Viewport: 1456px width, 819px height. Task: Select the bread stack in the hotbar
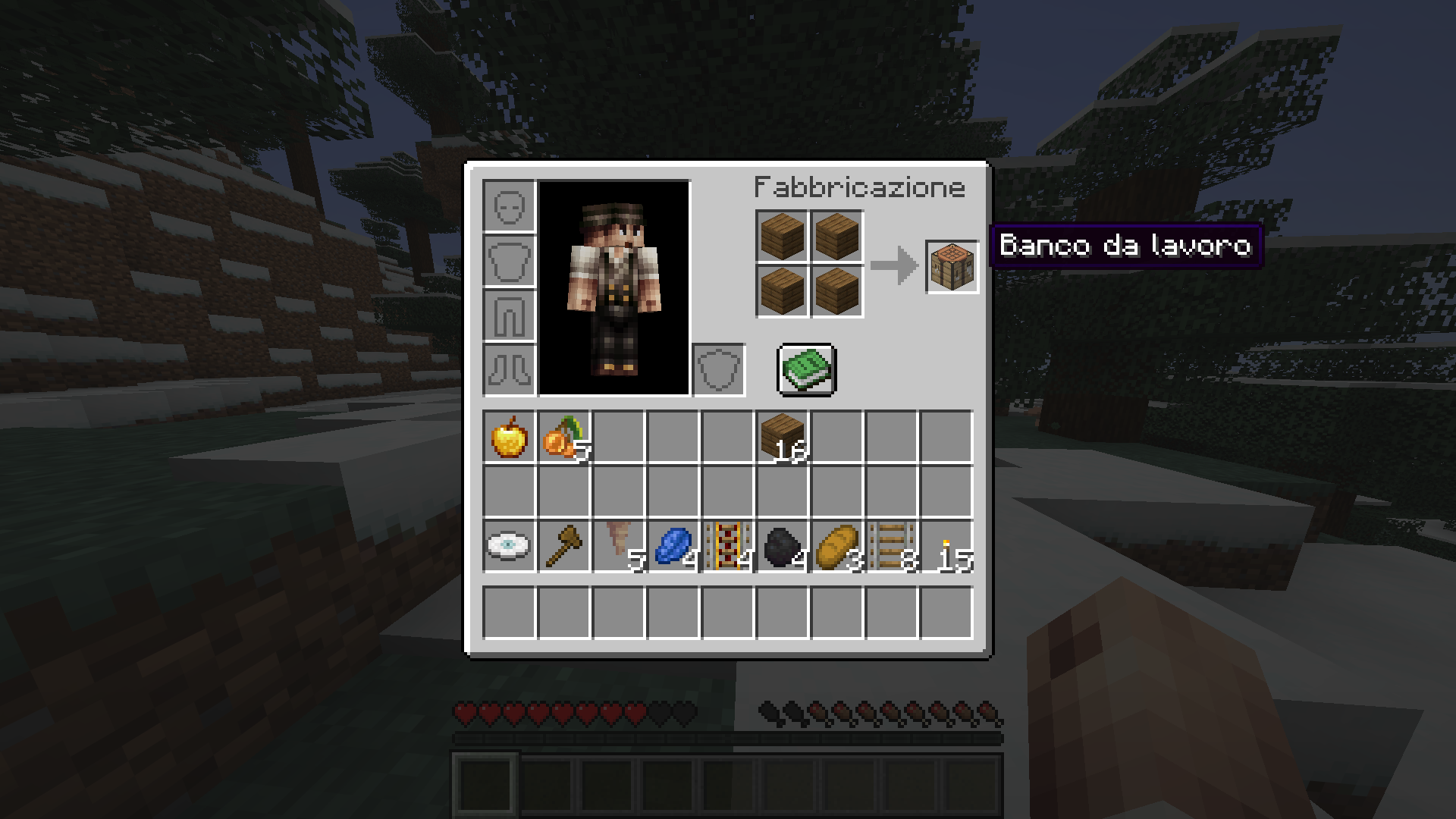[x=836, y=544]
